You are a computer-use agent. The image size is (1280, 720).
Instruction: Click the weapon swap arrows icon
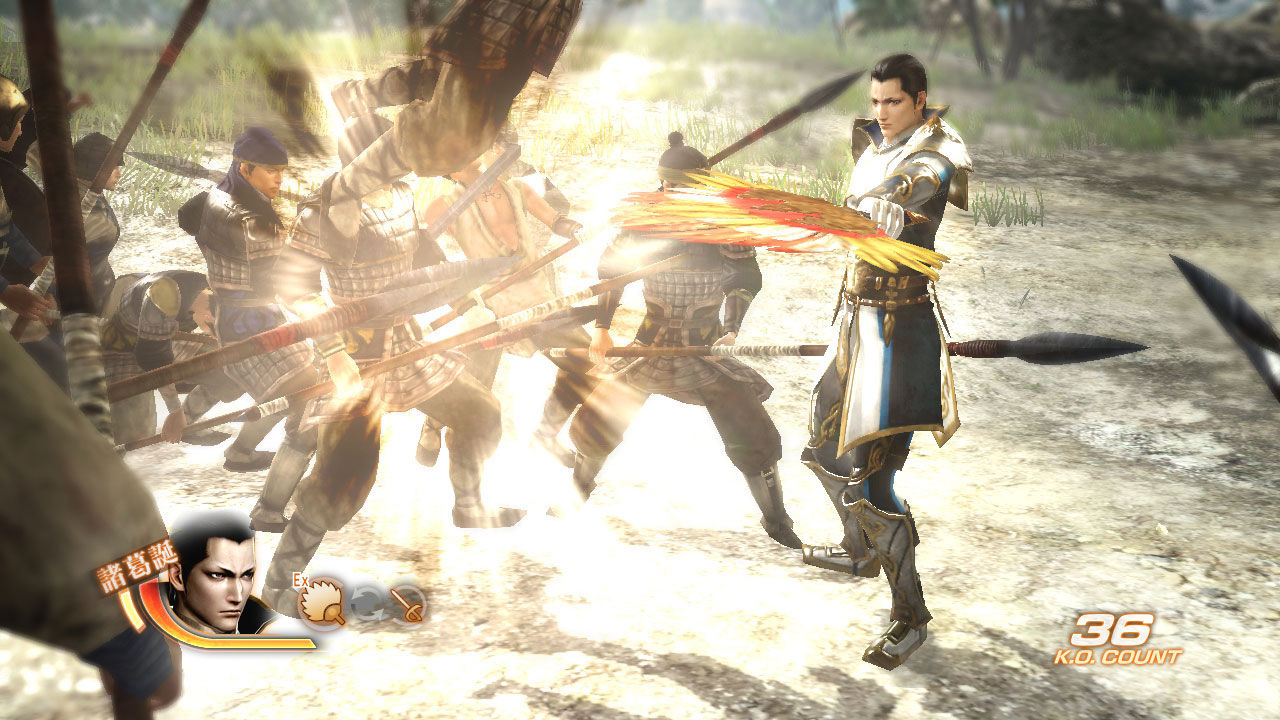(367, 602)
